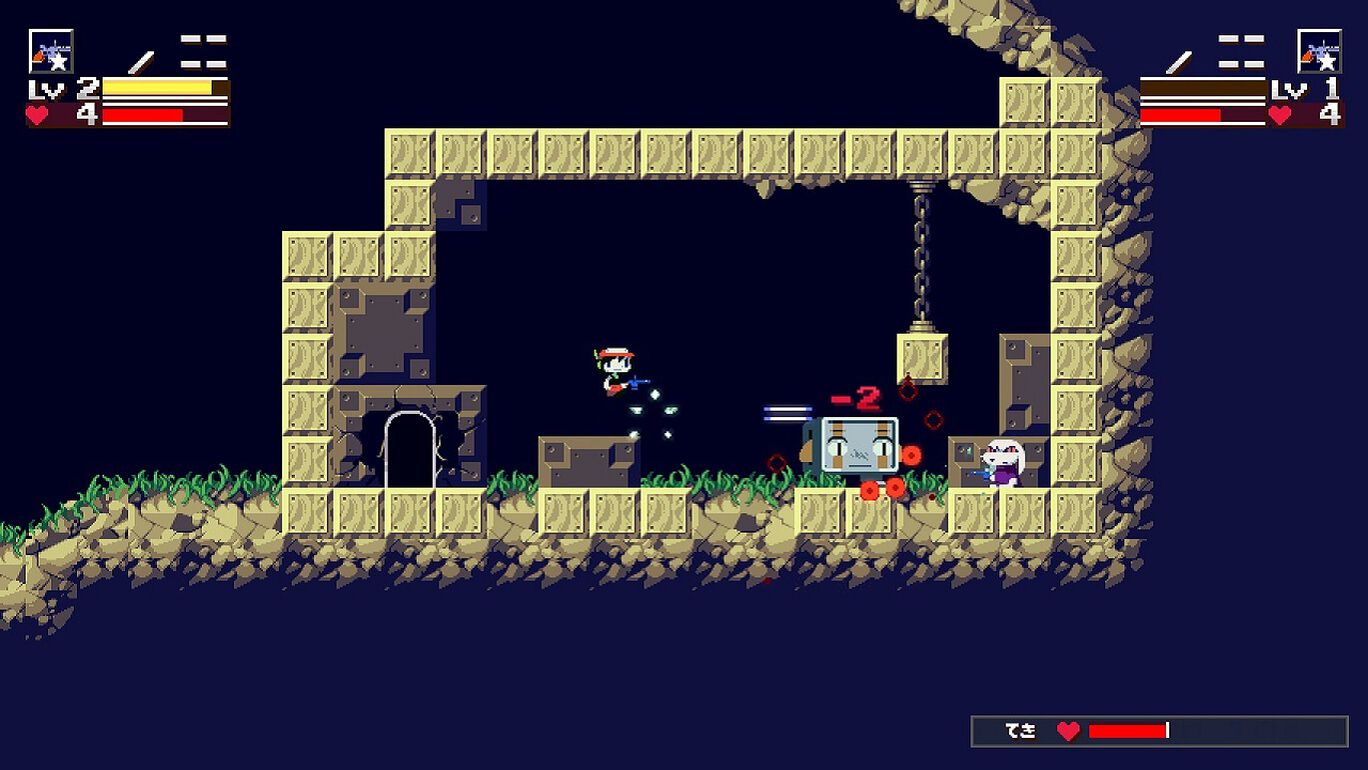This screenshot has width=1368, height=770.
Task: Click the red targeting diamond left of the robot
Action: 776,463
